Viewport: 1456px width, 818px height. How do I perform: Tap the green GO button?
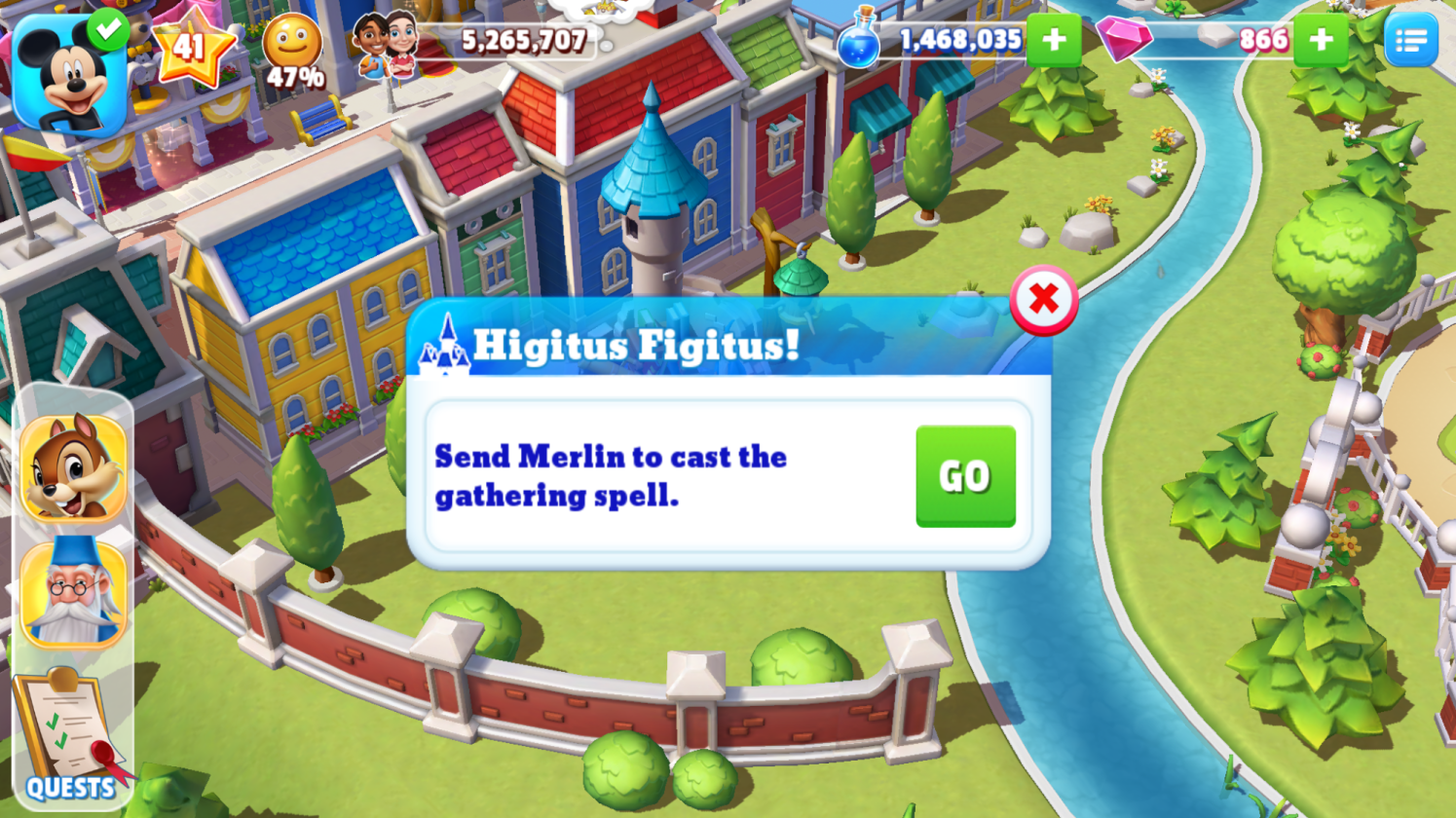tap(965, 476)
